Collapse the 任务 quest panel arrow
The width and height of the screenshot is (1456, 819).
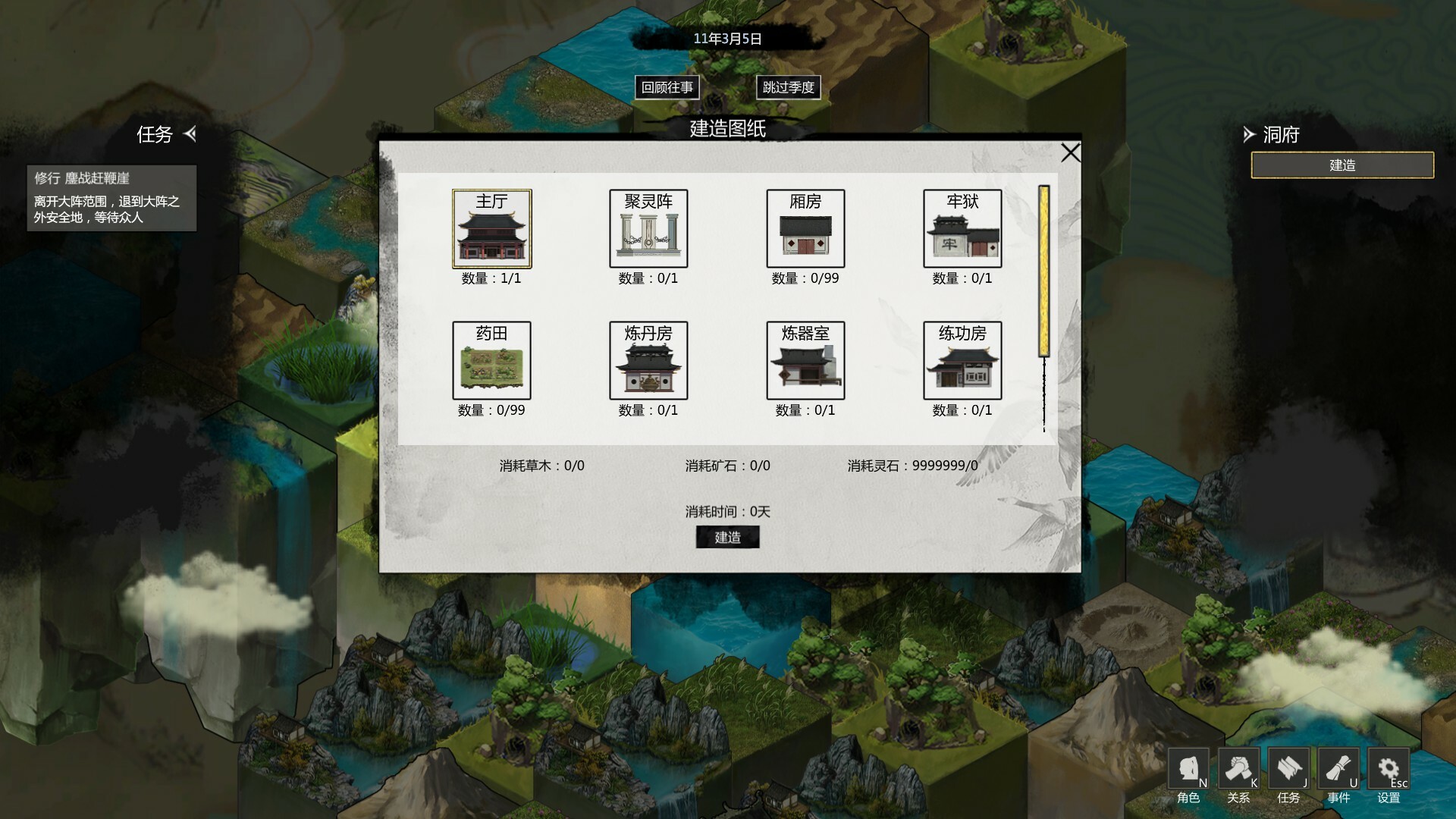coord(190,134)
